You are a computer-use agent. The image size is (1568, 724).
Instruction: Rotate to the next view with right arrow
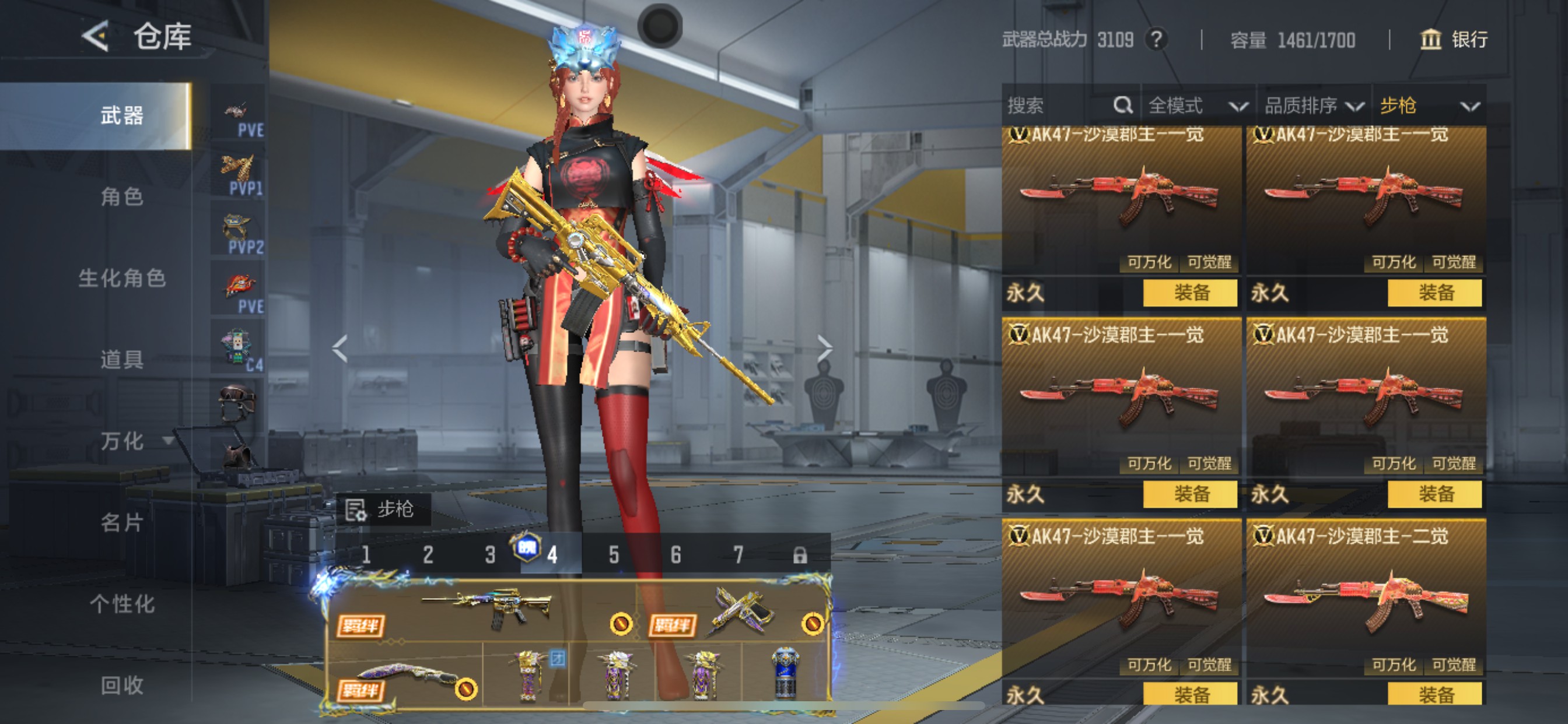(x=824, y=349)
